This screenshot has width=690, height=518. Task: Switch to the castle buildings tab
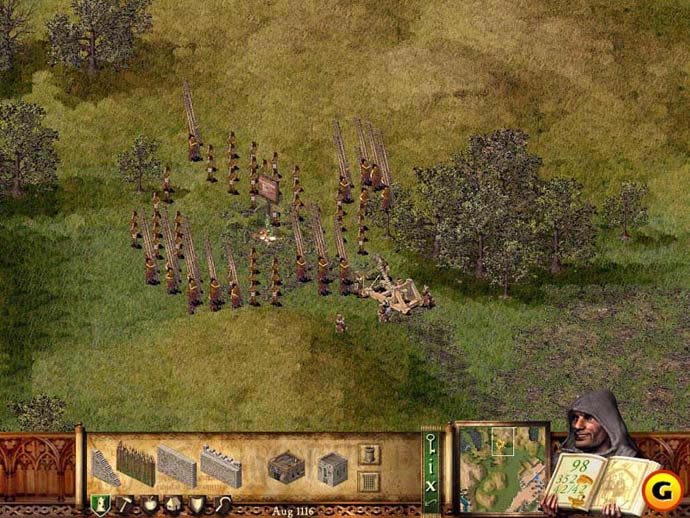coord(101,503)
